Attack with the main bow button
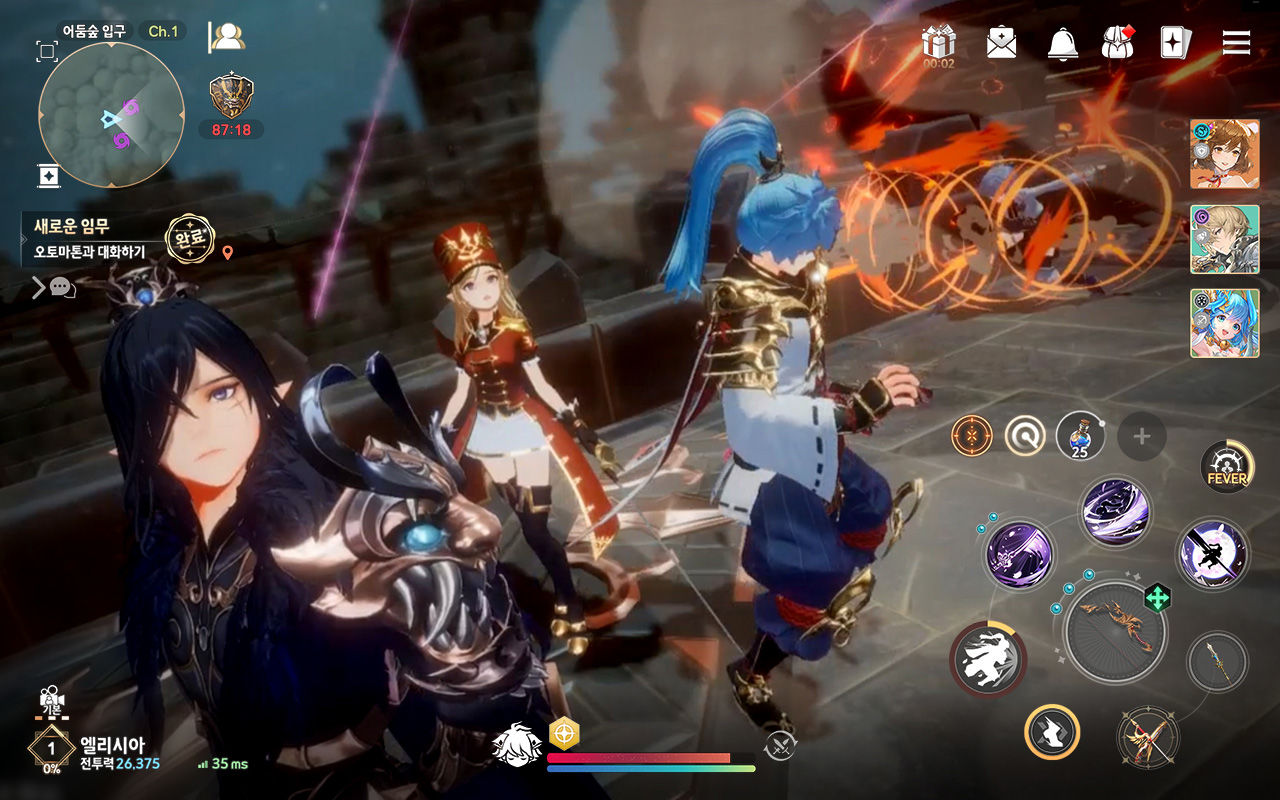 point(1115,632)
